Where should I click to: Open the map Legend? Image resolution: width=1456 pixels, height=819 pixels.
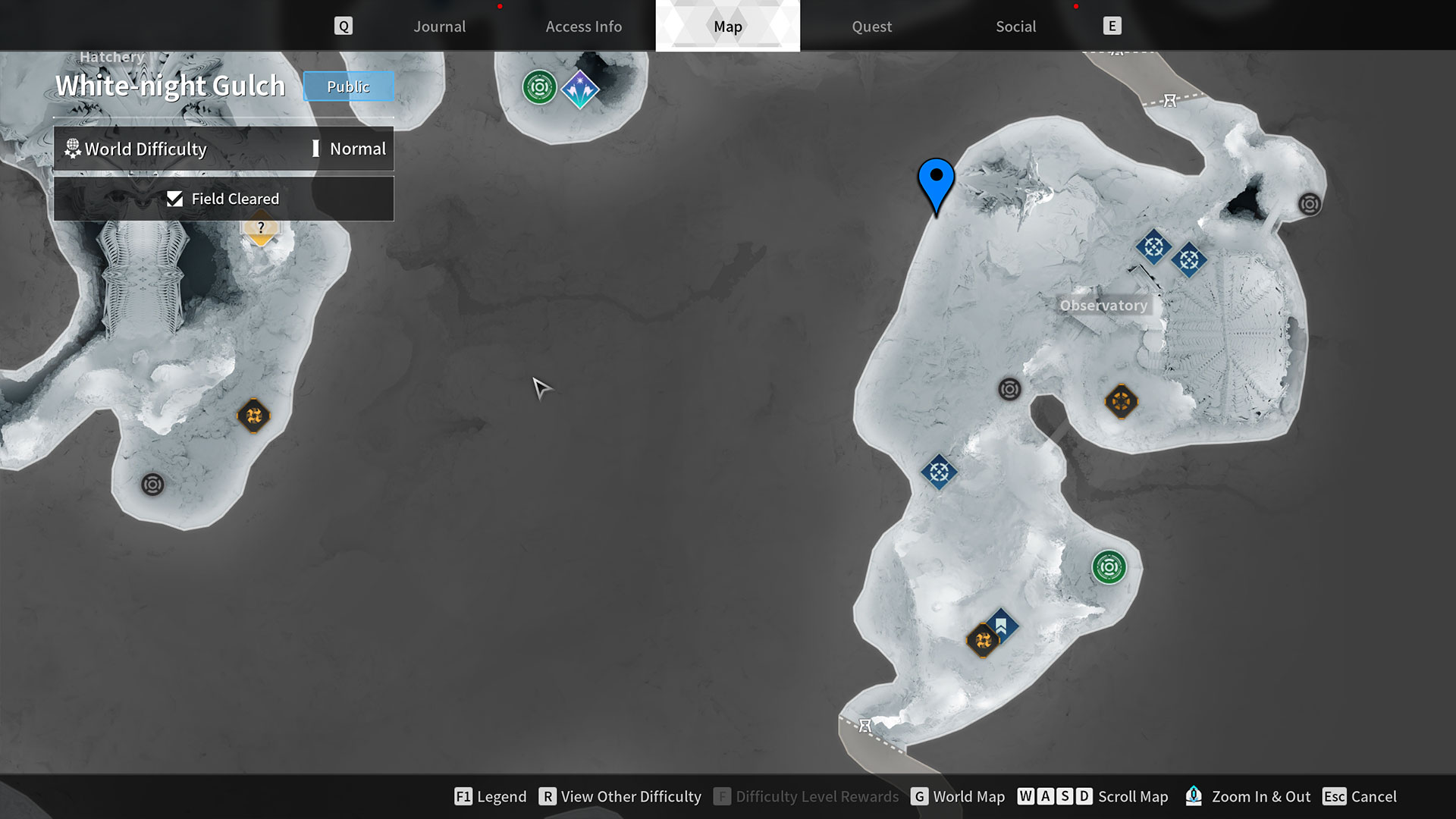(501, 796)
